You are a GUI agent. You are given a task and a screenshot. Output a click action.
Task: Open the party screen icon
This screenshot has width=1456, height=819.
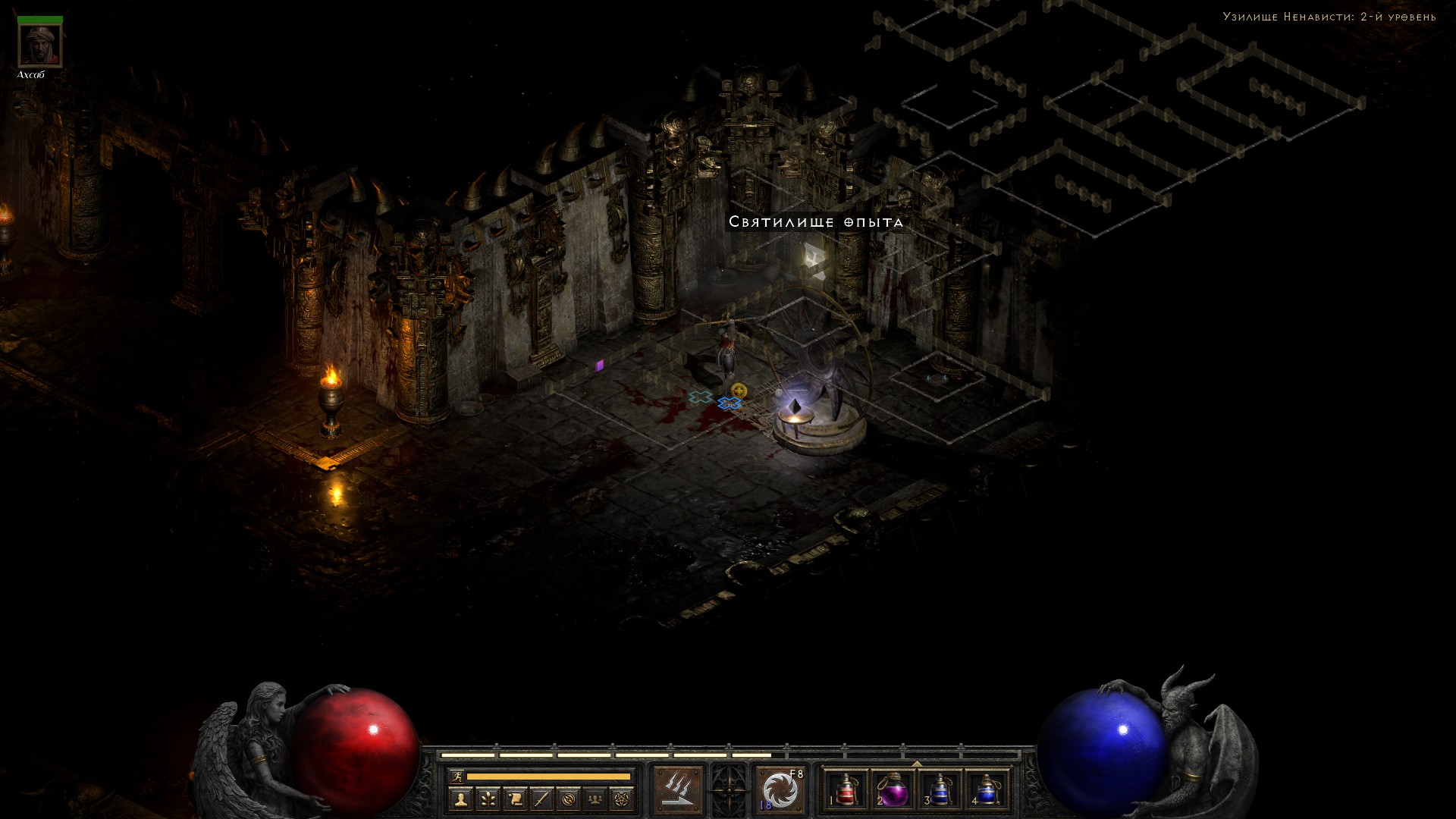[595, 799]
